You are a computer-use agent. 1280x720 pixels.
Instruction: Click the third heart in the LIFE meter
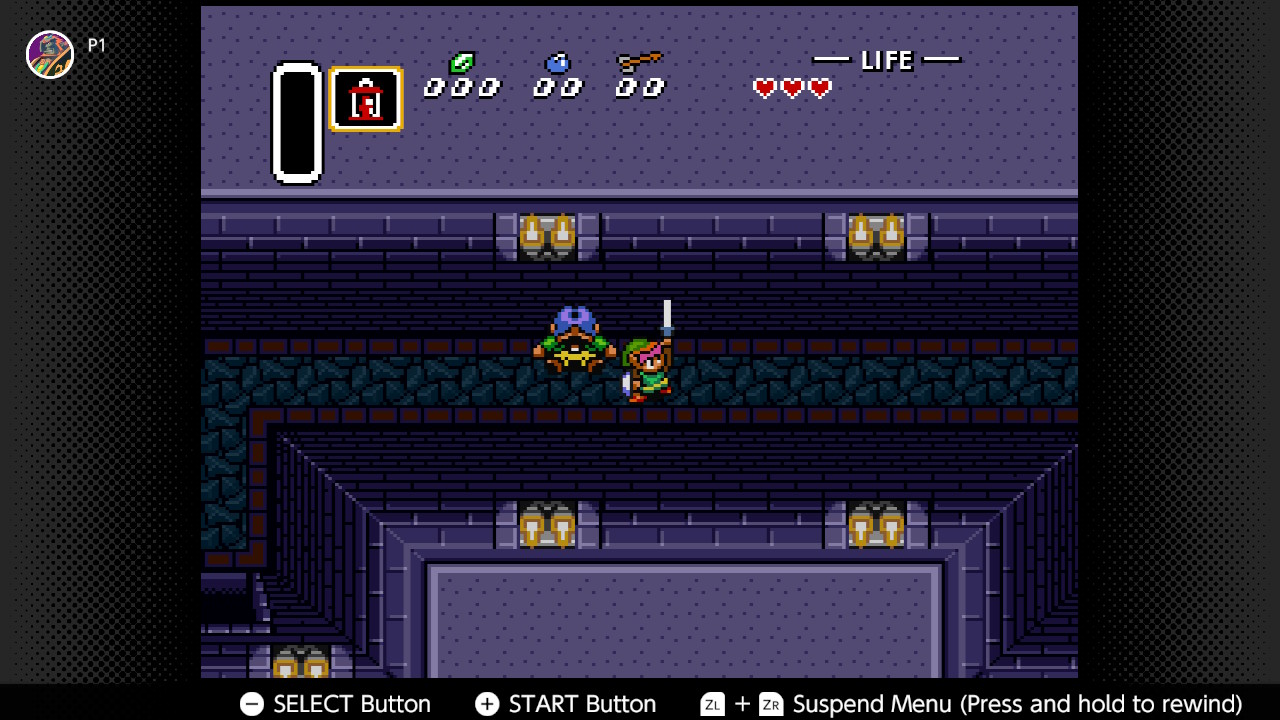820,88
